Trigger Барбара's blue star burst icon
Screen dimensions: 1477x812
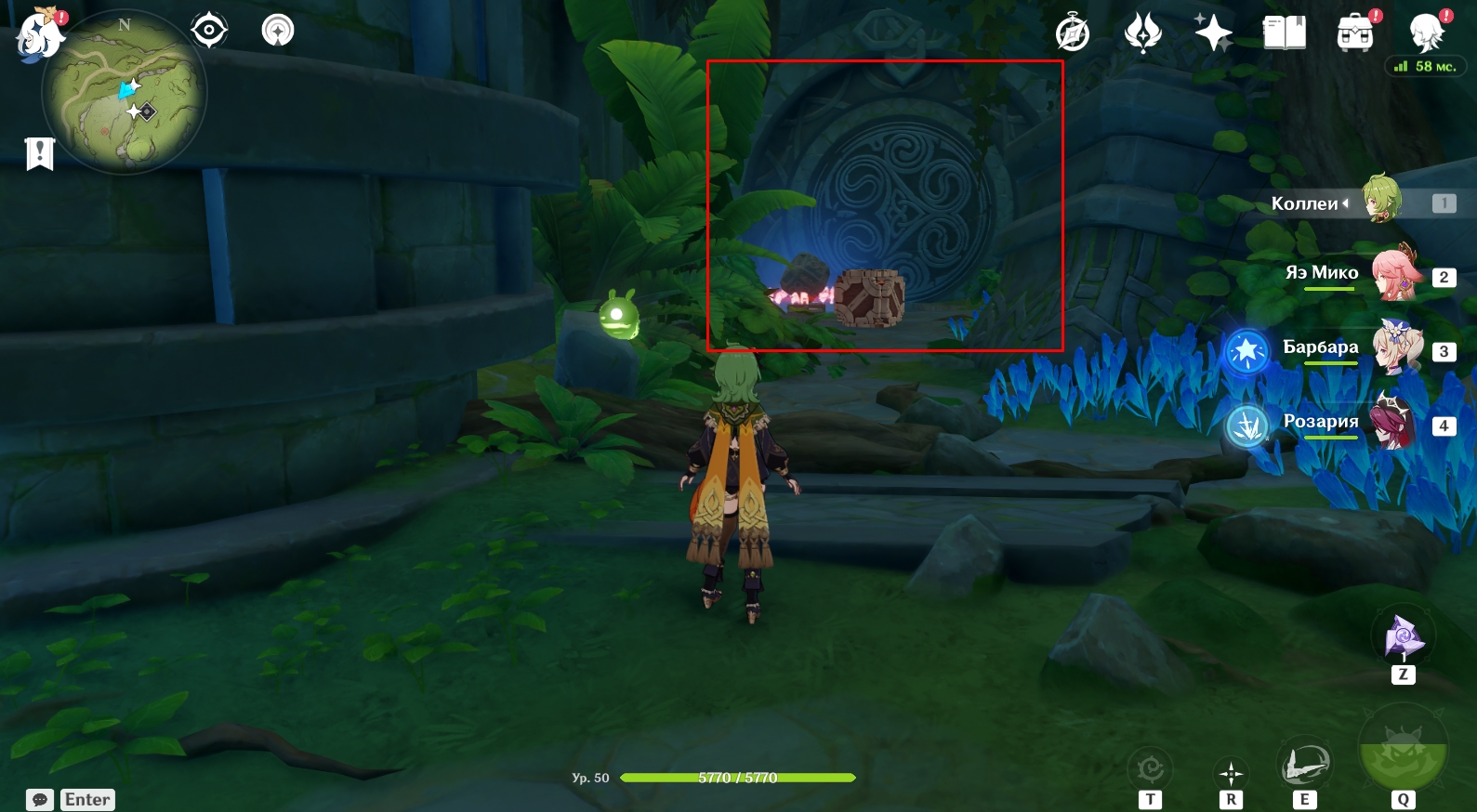pos(1246,353)
